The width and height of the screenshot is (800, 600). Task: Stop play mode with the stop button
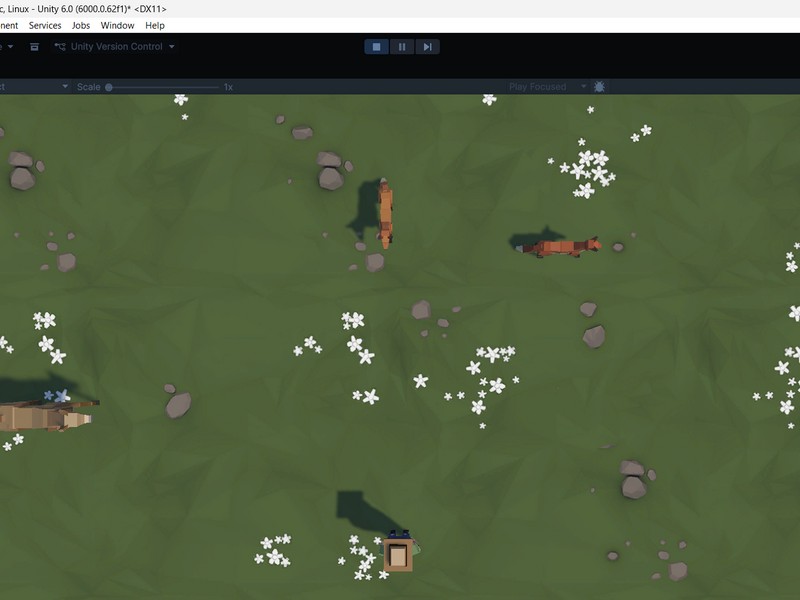coord(377,47)
